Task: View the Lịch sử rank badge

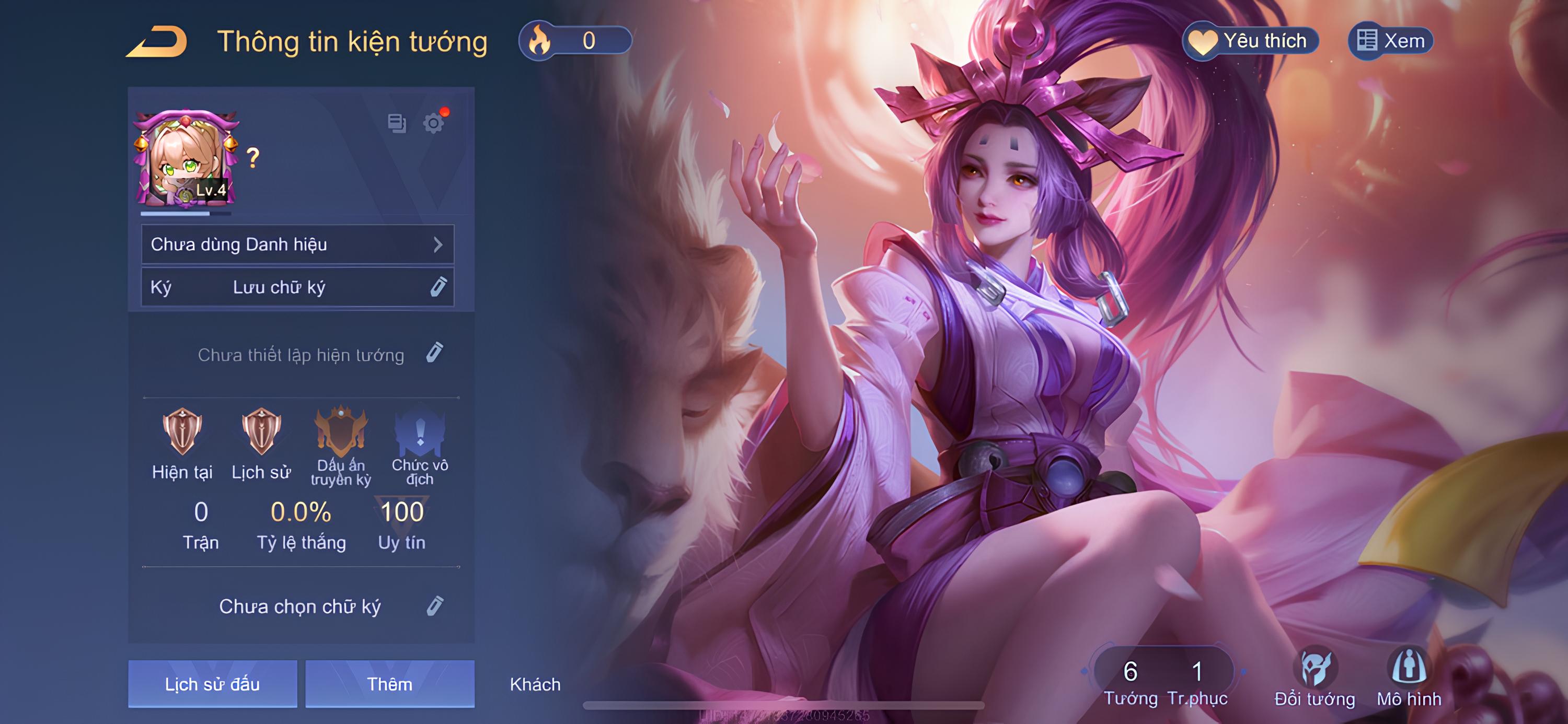Action: point(261,433)
